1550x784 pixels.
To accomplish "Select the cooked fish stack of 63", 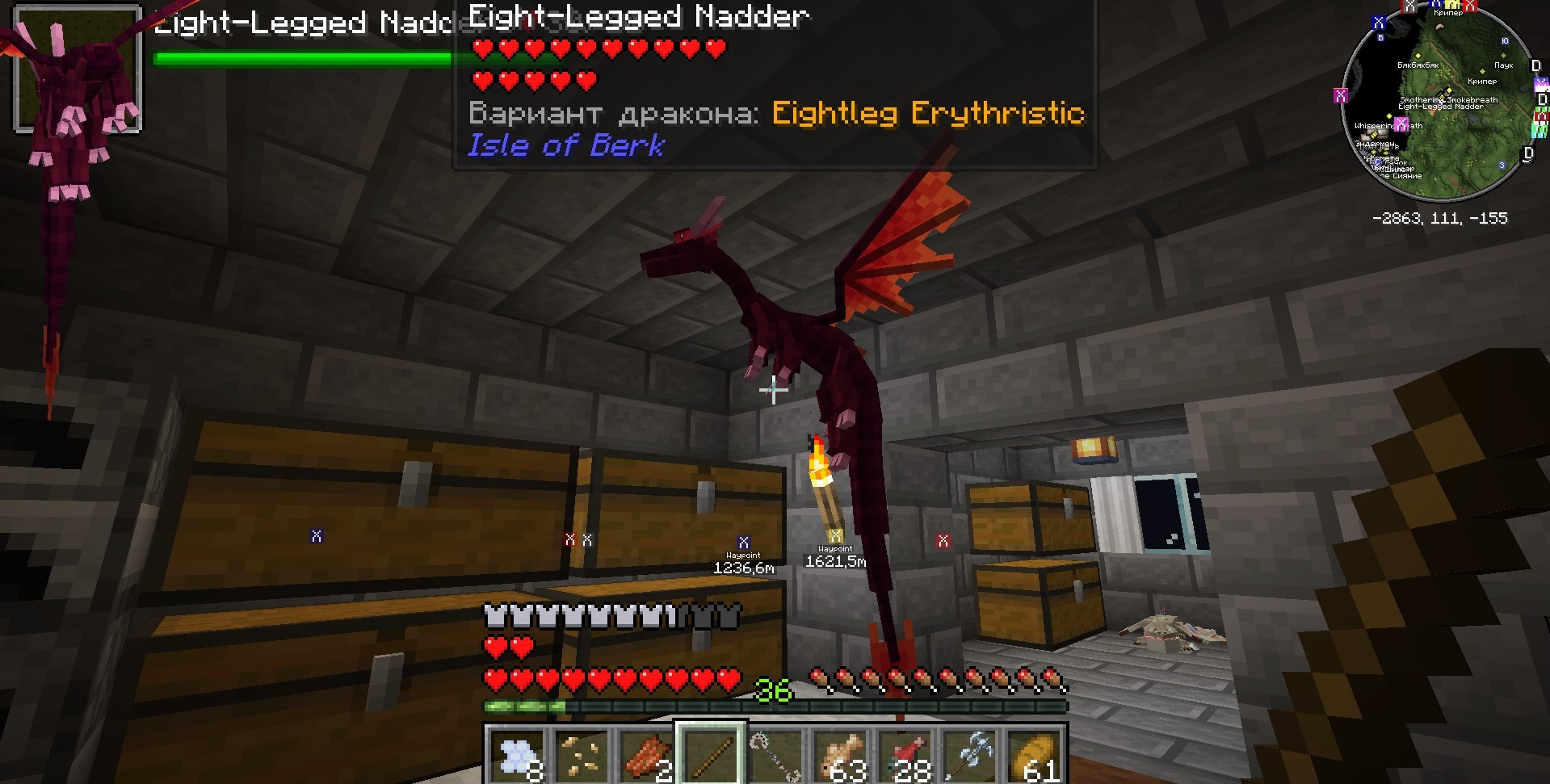I will pyautogui.click(x=842, y=755).
